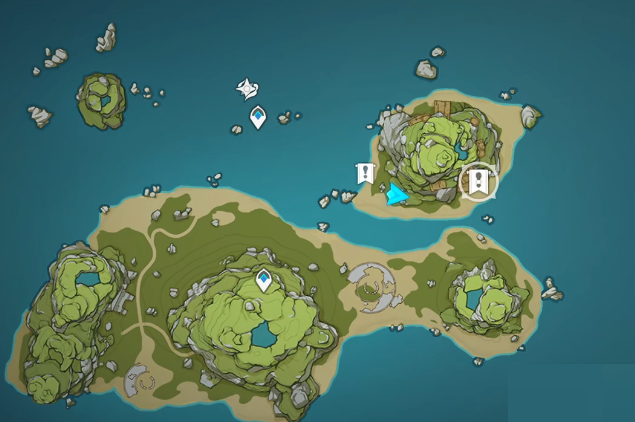Select the circled exclamation banner marker
The image size is (635, 422).
pos(479,181)
